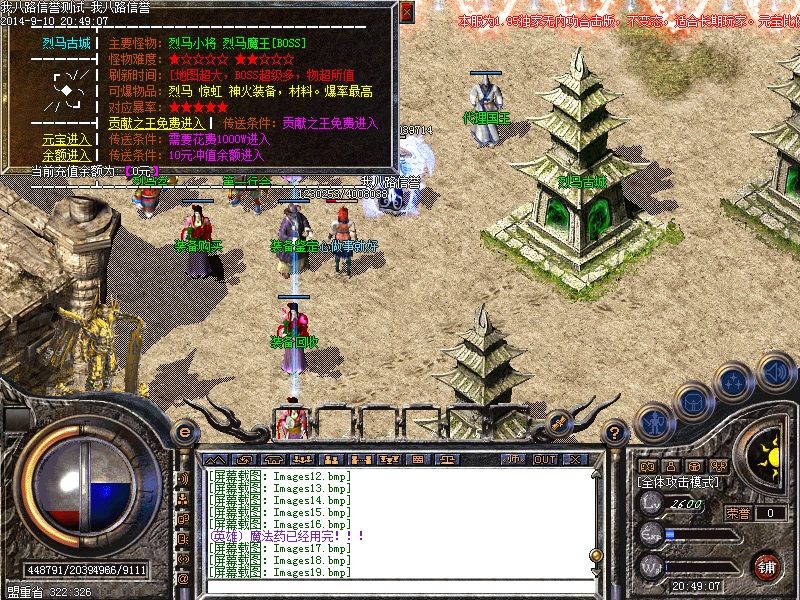Toggle the sound speaker button
The image size is (800, 600).
pyautogui.click(x=776, y=372)
